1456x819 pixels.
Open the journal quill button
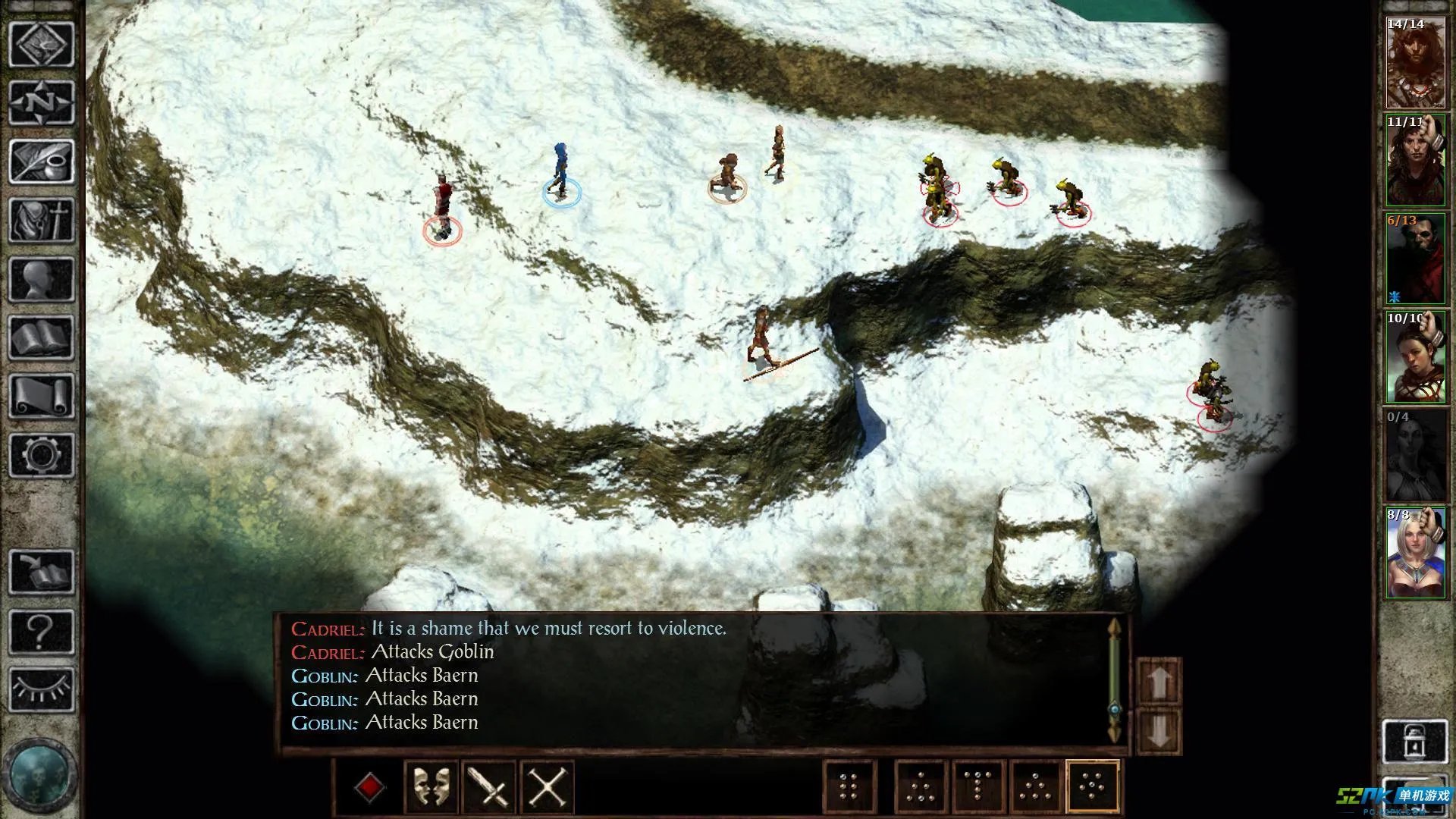pyautogui.click(x=42, y=161)
